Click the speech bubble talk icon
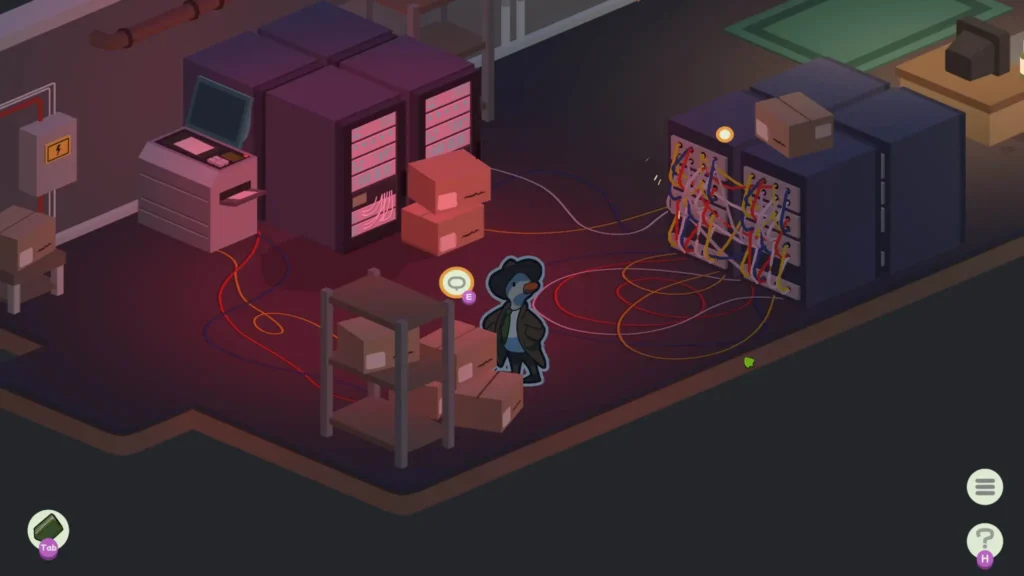This screenshot has width=1024, height=576. point(457,283)
